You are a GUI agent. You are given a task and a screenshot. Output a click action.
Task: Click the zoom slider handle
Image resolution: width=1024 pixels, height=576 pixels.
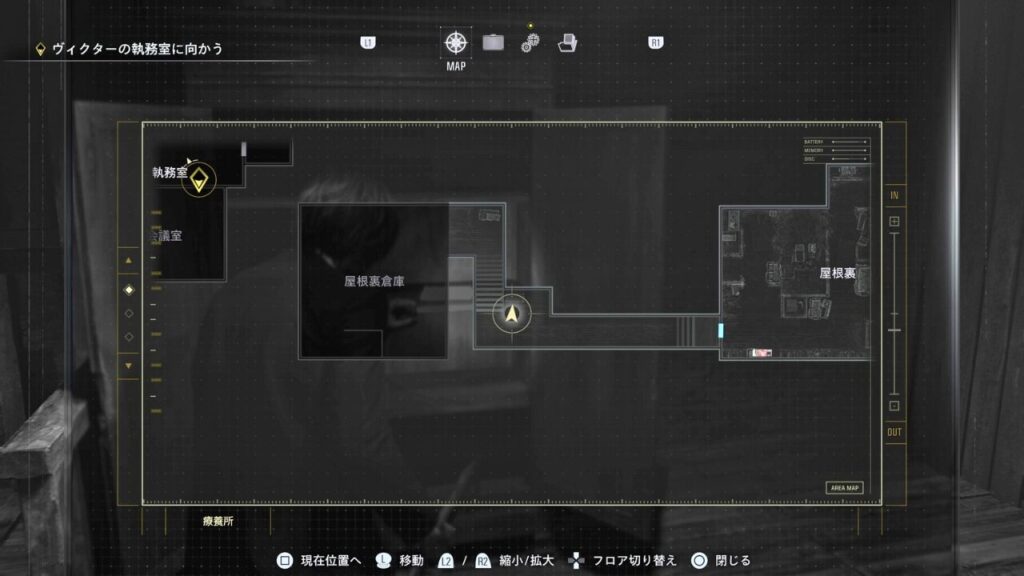point(894,329)
